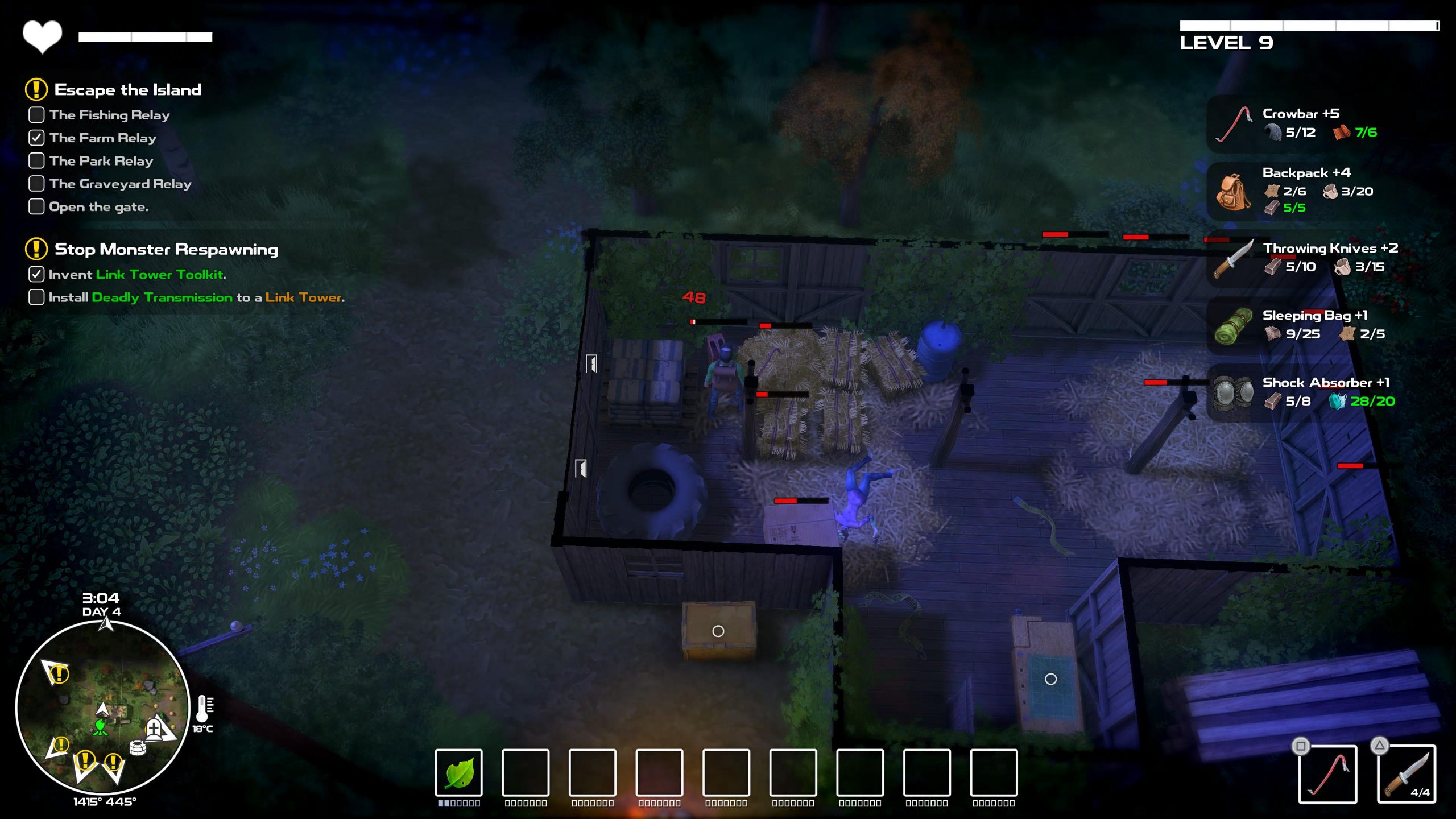This screenshot has width=1456, height=819.
Task: Select the green leaf hotbar slot
Action: coord(458,772)
